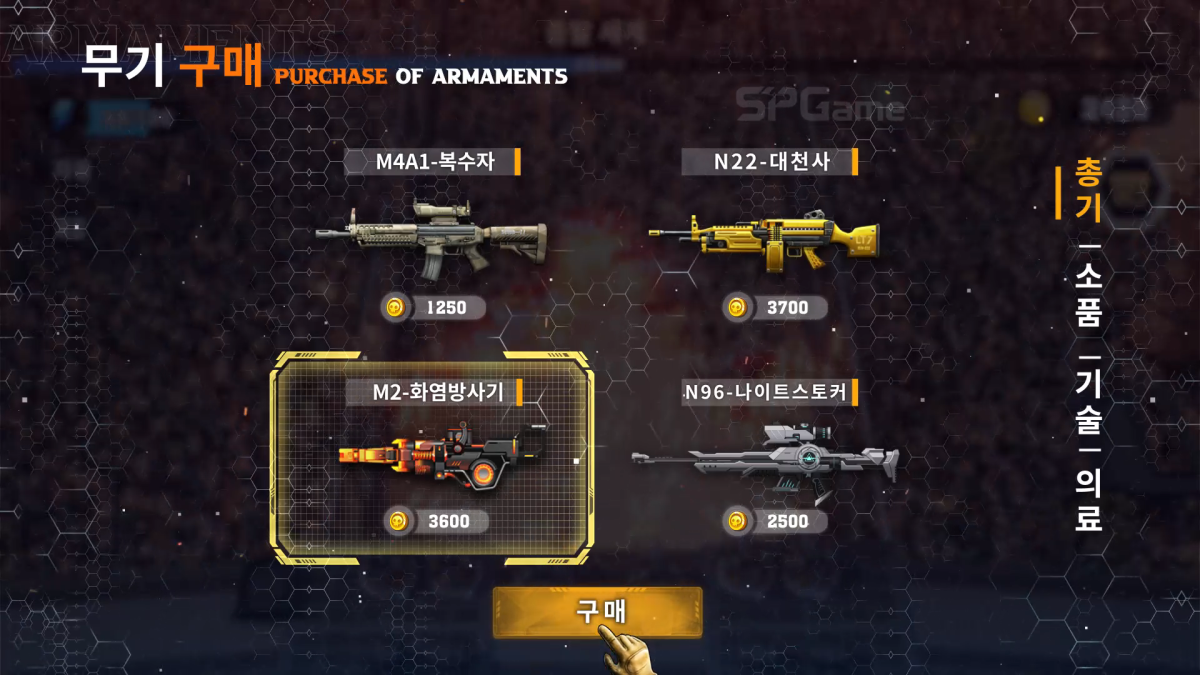Open the 소품 category tab
This screenshot has height=675, width=1200.
pos(1088,297)
